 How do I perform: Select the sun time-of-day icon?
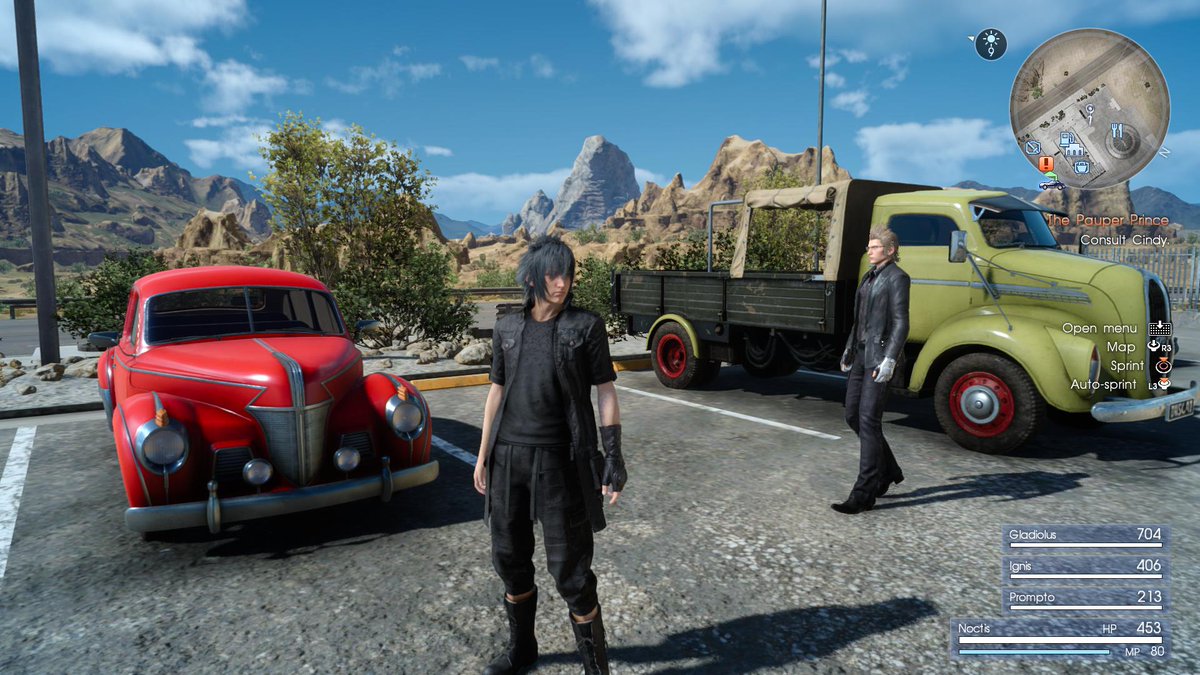(x=990, y=44)
